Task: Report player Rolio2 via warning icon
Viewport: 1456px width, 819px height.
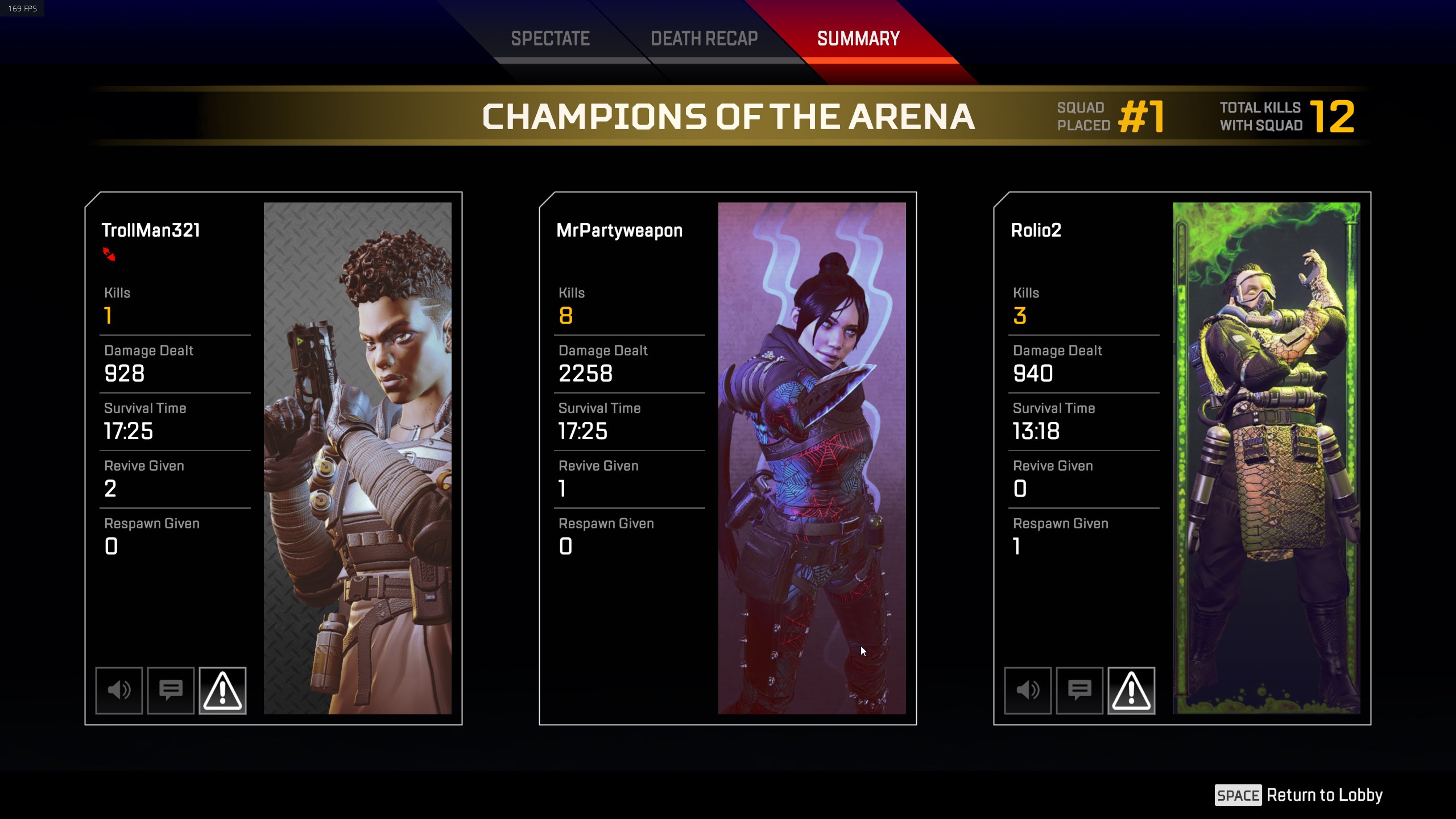Action: (x=1131, y=690)
